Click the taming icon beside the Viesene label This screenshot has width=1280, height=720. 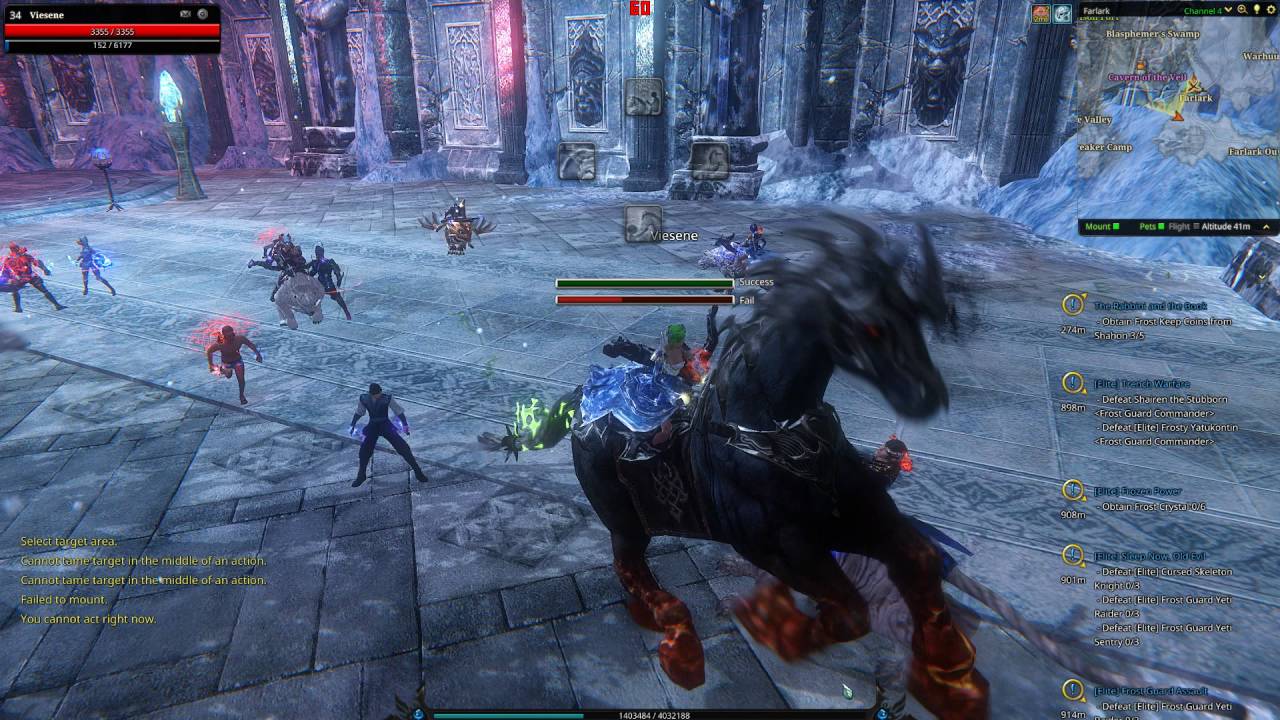point(642,224)
